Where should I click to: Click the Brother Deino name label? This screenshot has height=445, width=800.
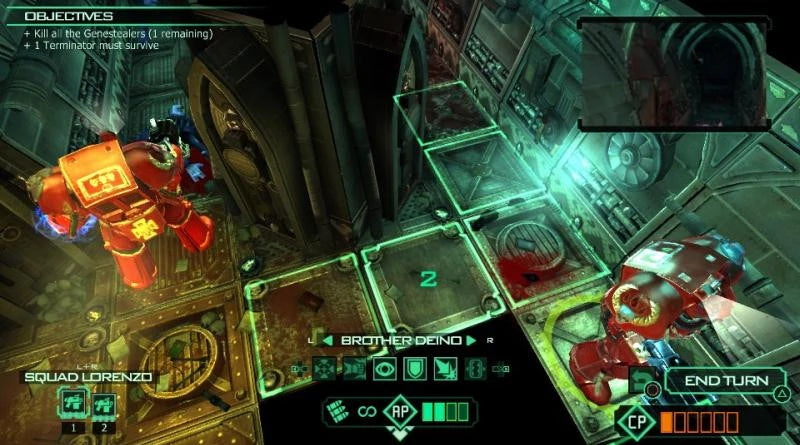(x=399, y=341)
